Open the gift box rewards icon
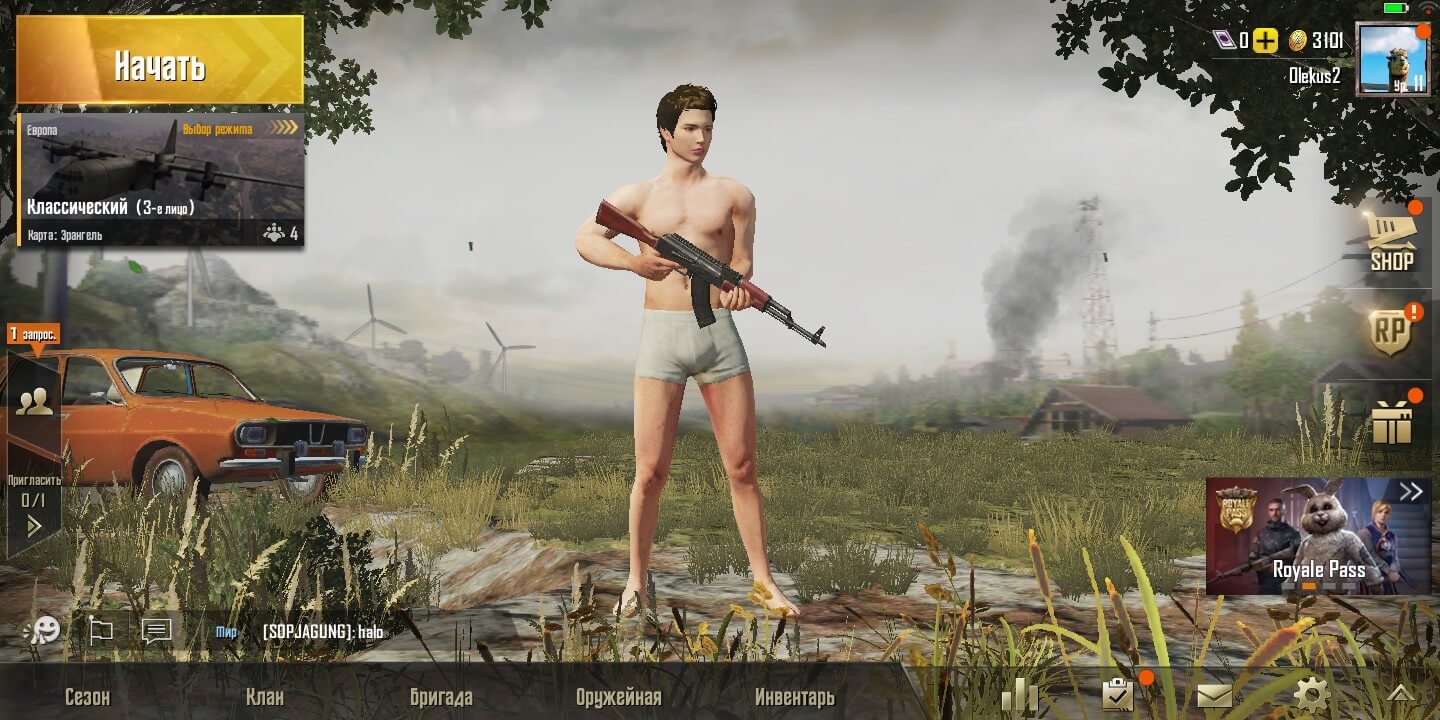1440x720 pixels. pyautogui.click(x=1391, y=422)
